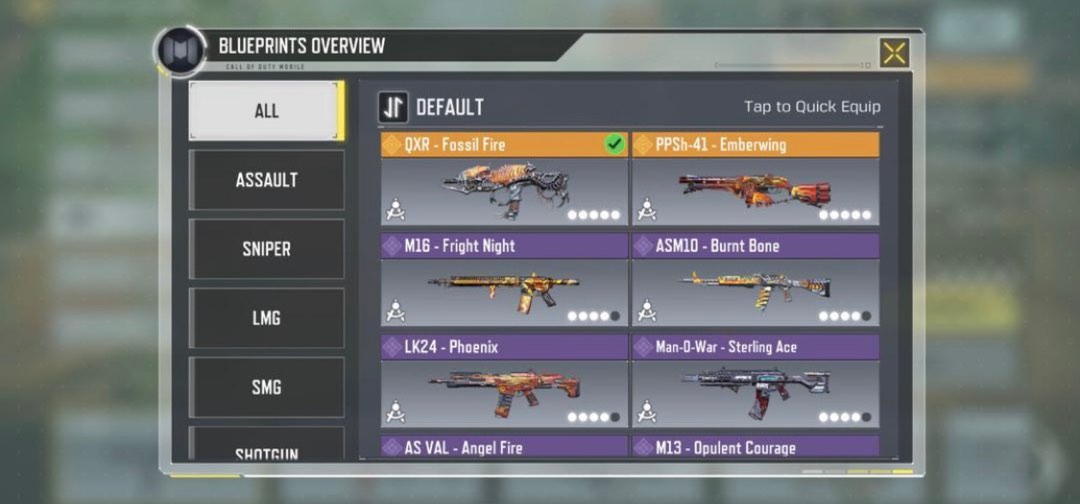
Task: Select the LMG category tab
Action: coord(266,318)
